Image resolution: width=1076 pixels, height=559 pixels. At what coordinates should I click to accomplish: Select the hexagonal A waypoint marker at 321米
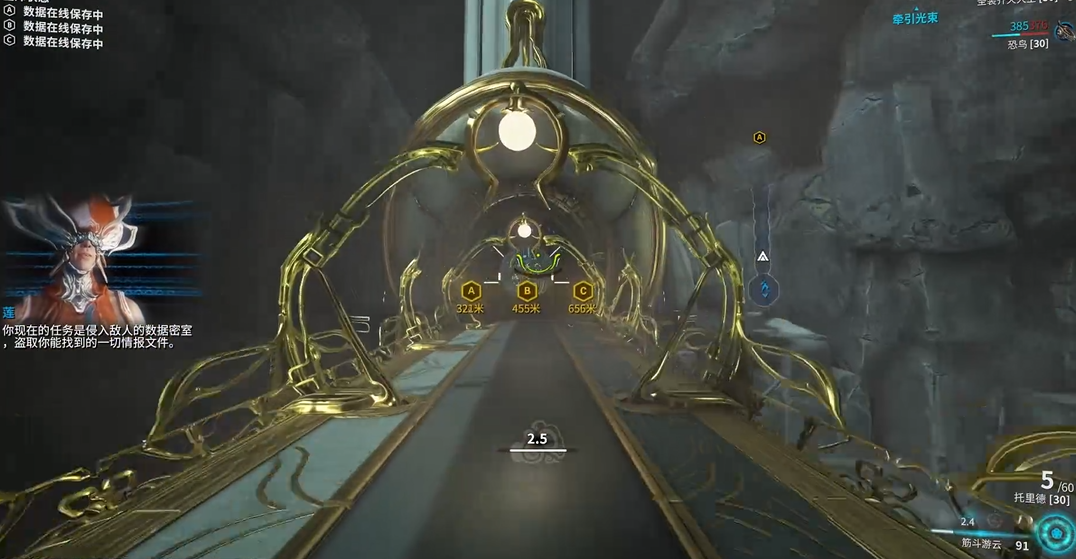click(470, 292)
